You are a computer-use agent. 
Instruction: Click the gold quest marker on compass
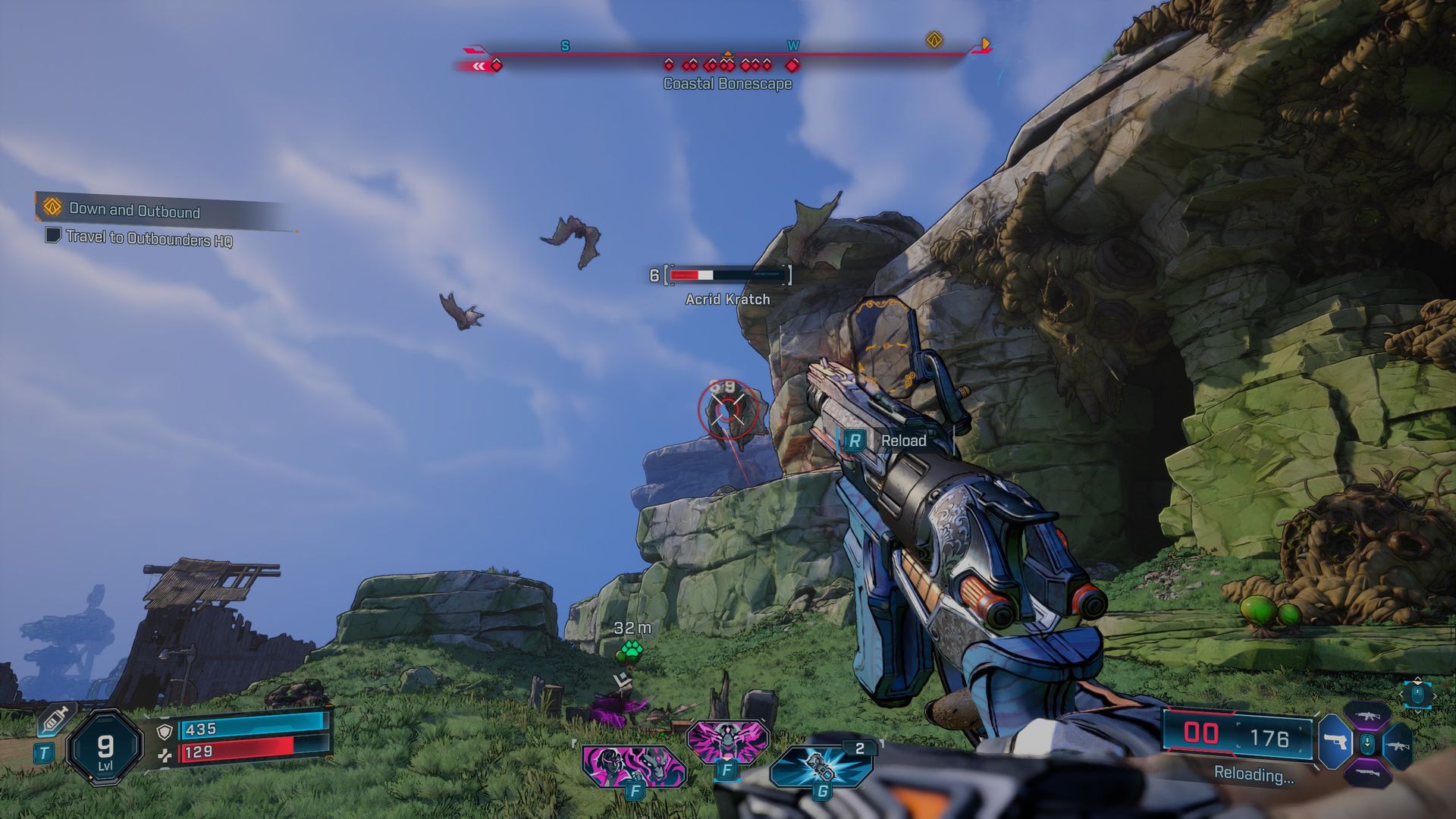[x=934, y=40]
